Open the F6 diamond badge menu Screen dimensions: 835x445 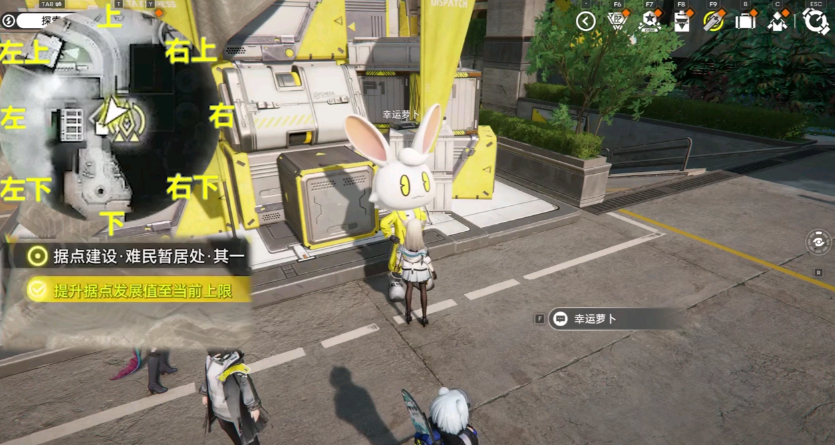point(618,21)
